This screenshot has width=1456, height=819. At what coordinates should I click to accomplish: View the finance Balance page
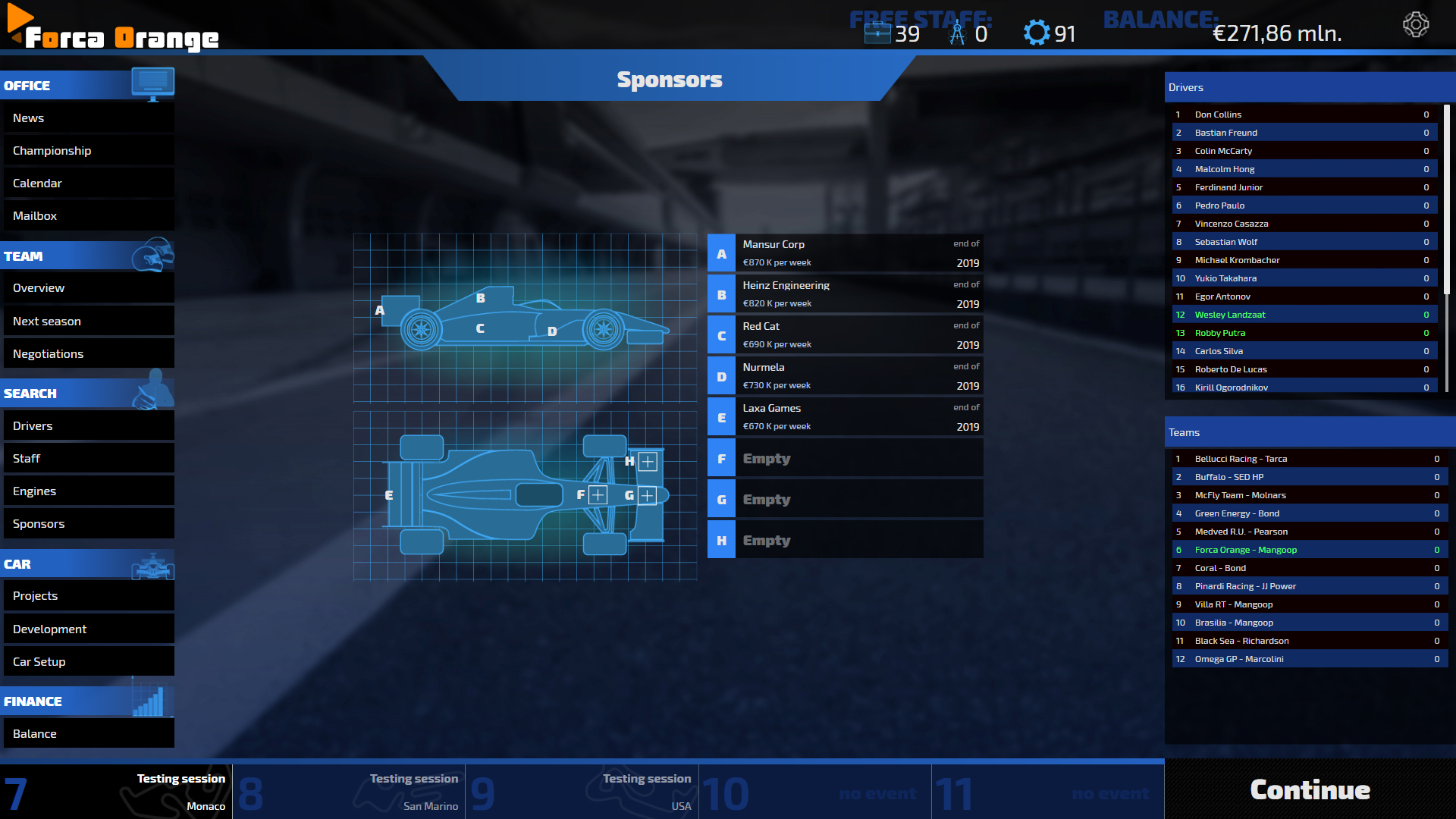click(88, 734)
